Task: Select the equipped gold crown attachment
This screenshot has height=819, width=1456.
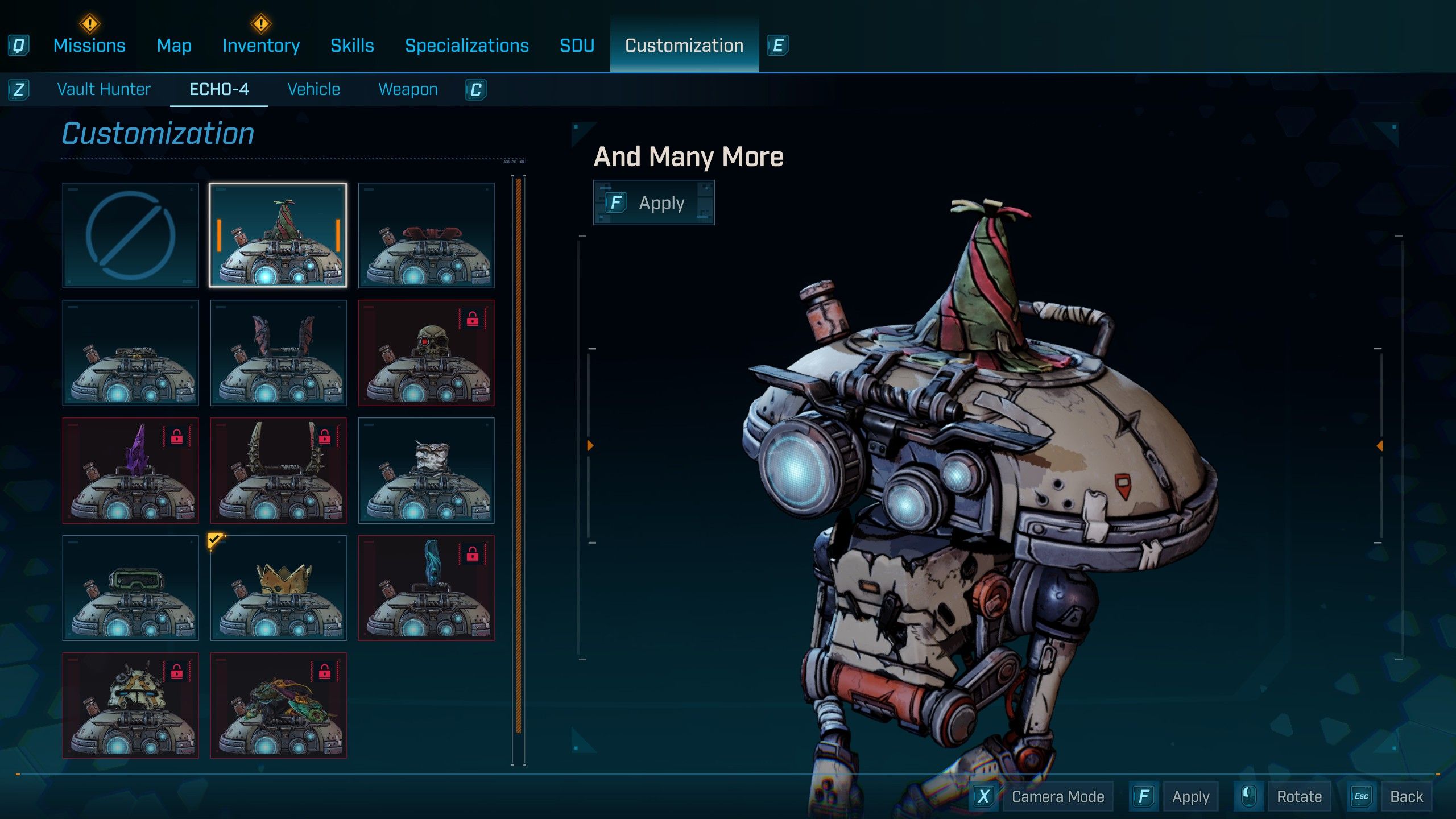Action: pos(278,588)
